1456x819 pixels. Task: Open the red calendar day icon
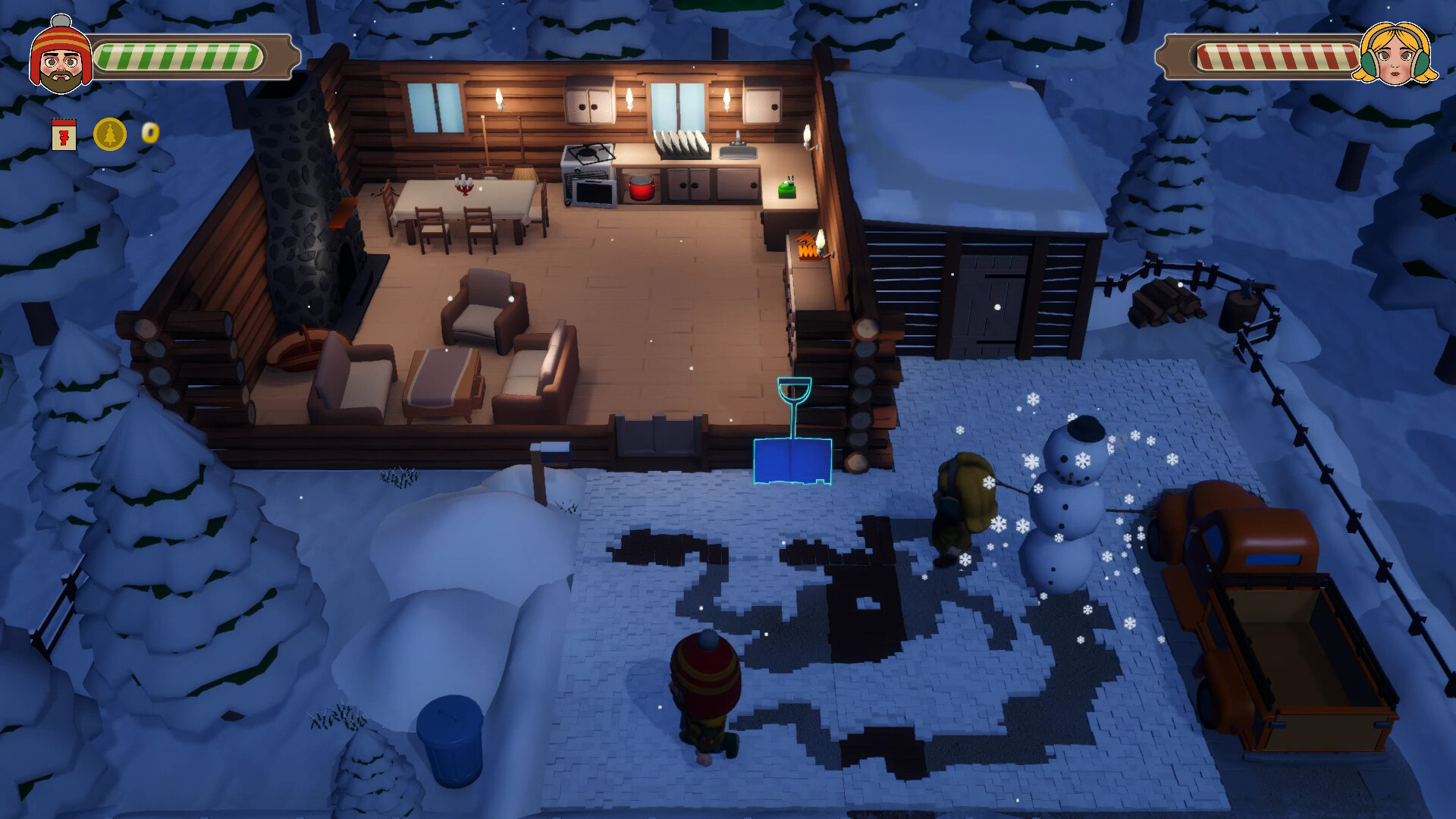[x=65, y=134]
